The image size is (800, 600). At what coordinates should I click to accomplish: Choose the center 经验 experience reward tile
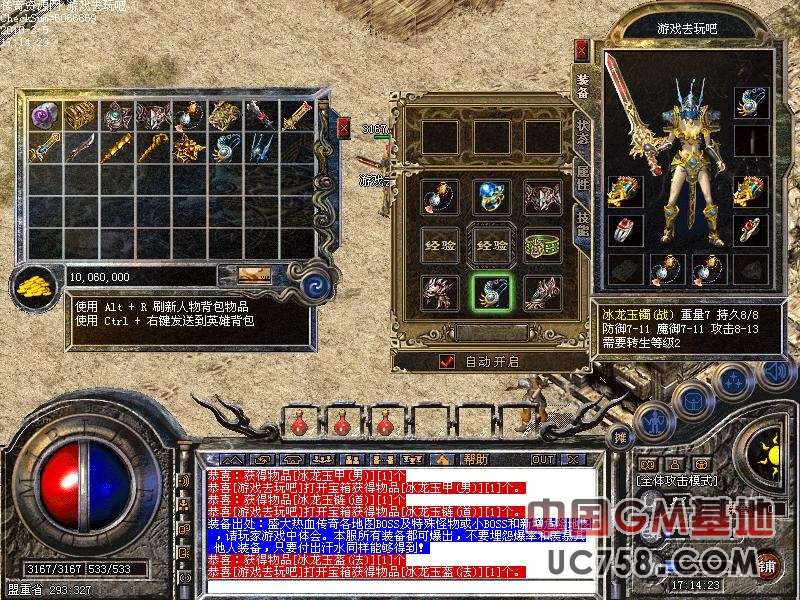(491, 245)
